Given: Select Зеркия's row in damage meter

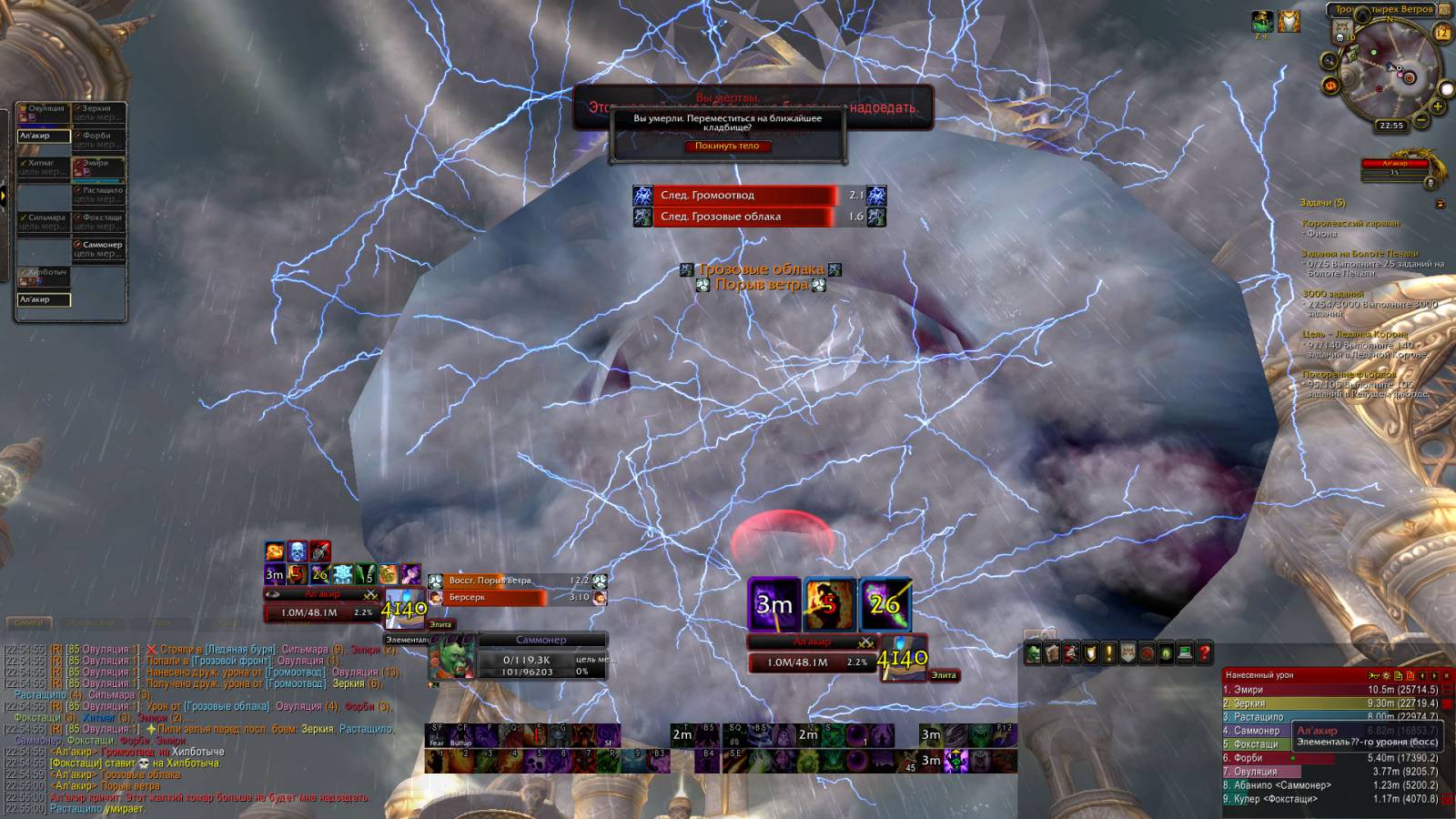Looking at the screenshot, I should (x=1329, y=703).
